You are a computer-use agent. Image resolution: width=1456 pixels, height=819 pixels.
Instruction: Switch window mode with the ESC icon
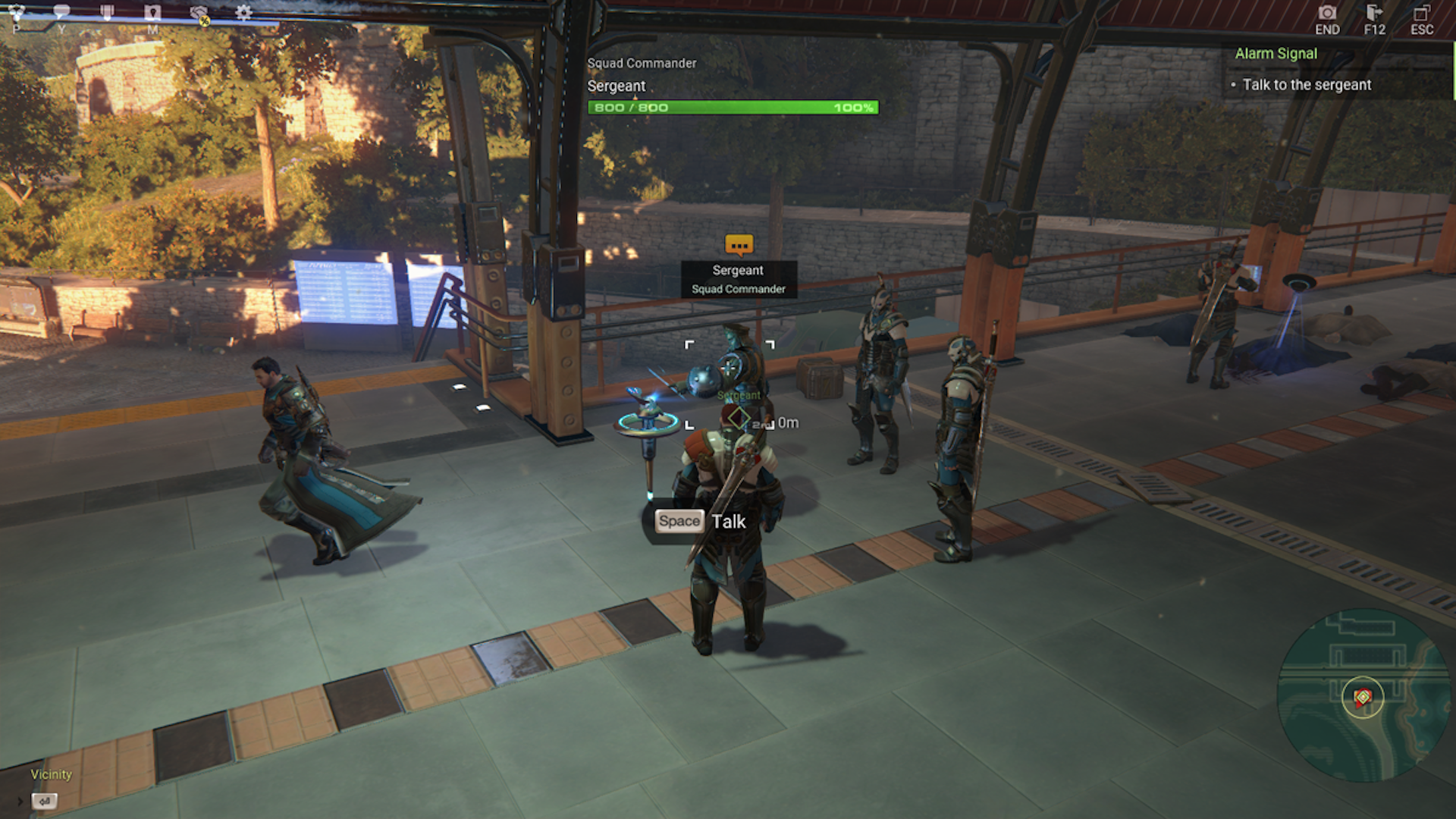click(x=1421, y=13)
